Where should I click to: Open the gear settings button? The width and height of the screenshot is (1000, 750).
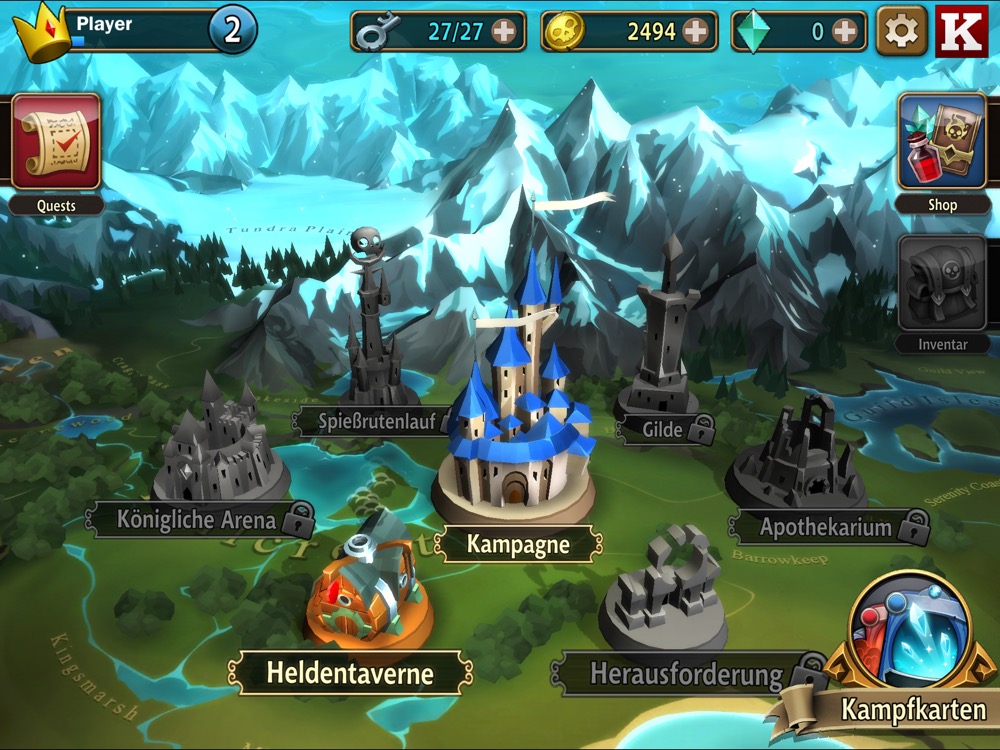901,31
